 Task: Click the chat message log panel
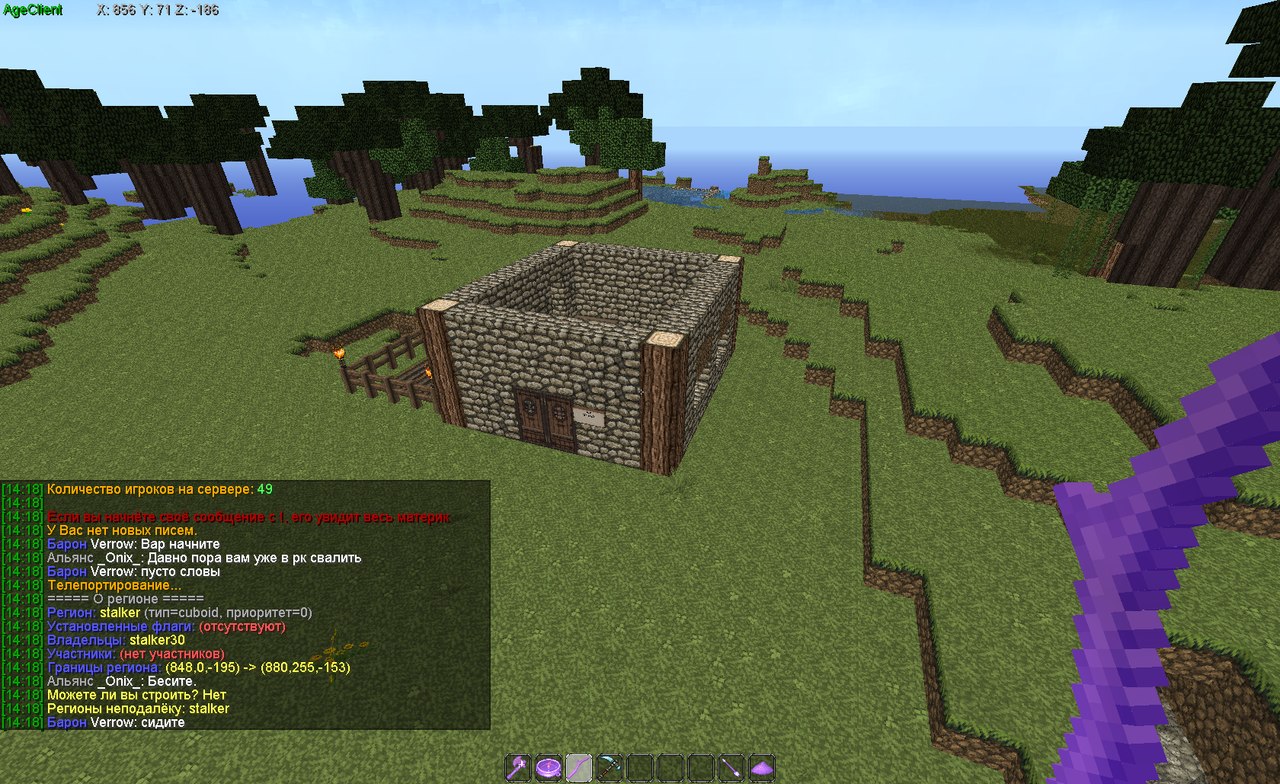(245, 605)
